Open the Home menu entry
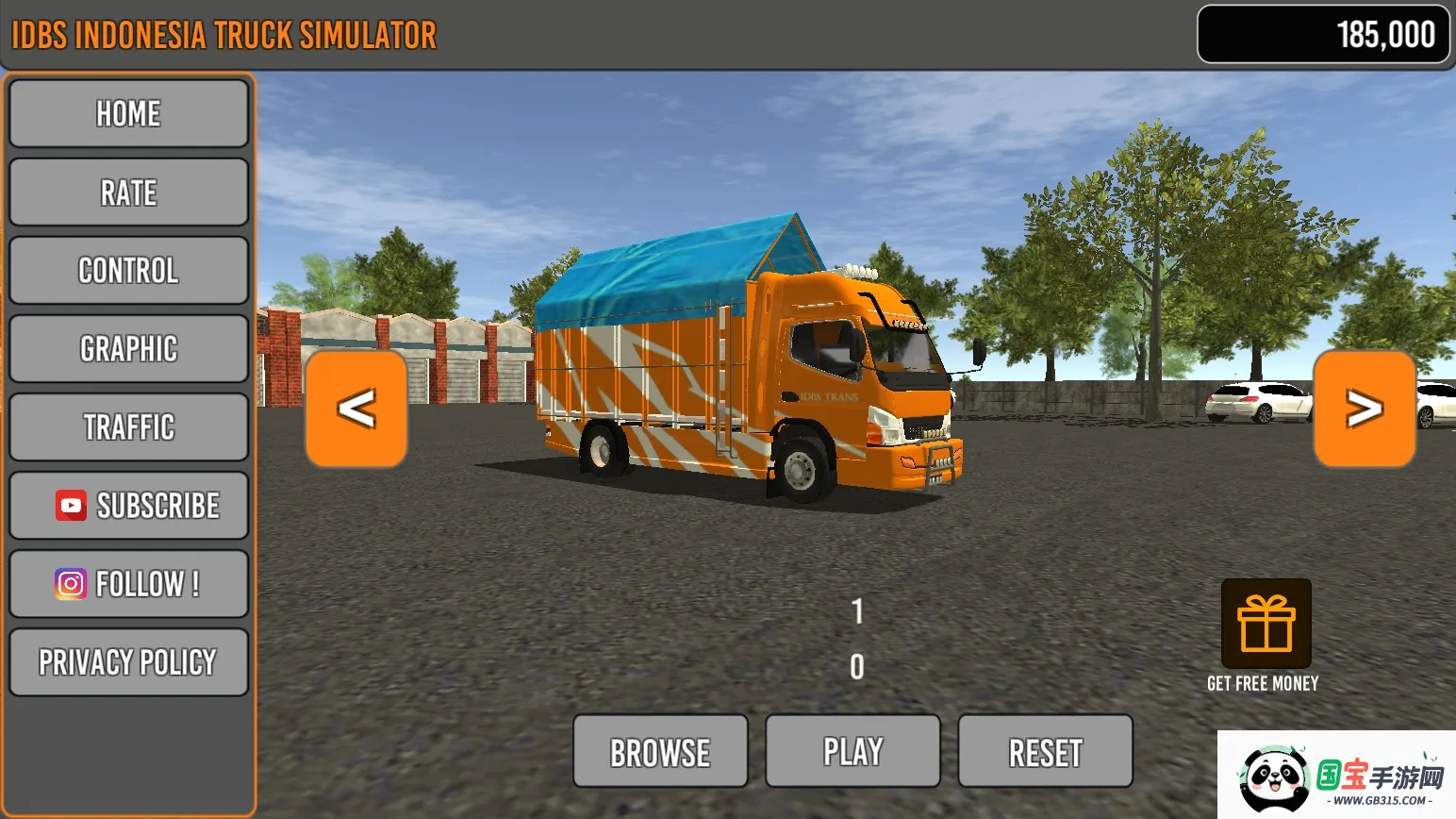Screen dimensions: 1456x819 tap(128, 114)
